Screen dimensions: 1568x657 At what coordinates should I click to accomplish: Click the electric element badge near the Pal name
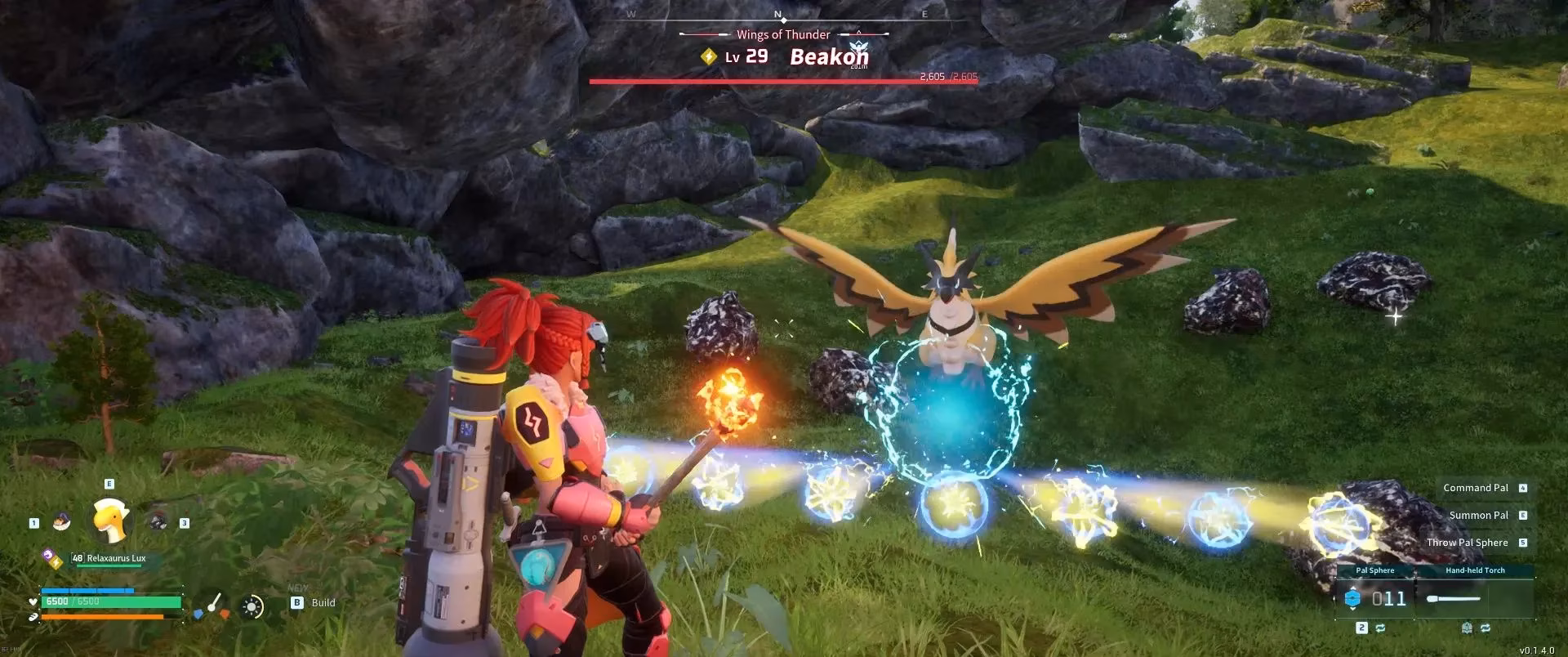pyautogui.click(x=56, y=563)
